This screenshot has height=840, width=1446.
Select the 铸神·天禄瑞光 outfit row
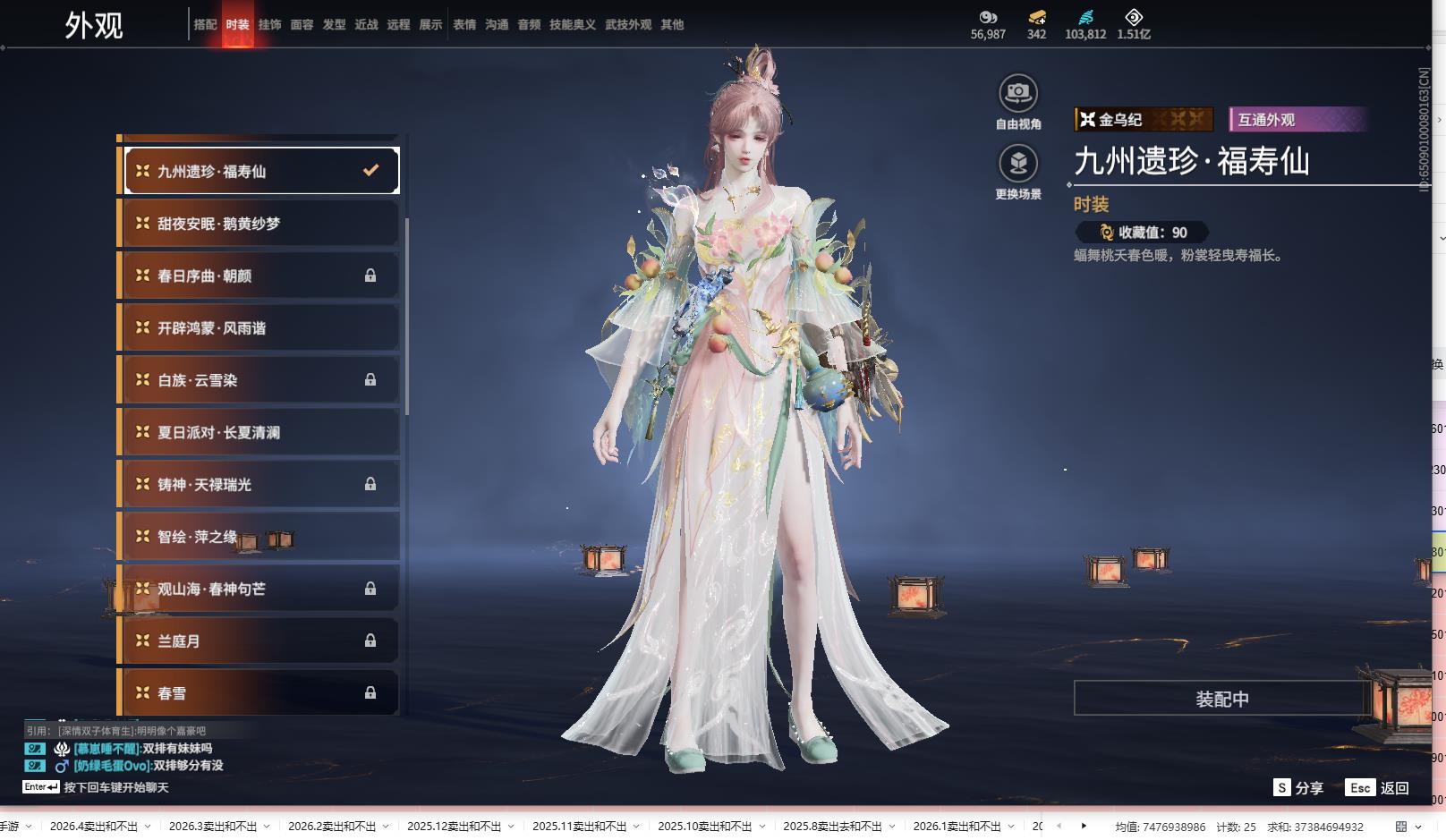click(x=259, y=485)
